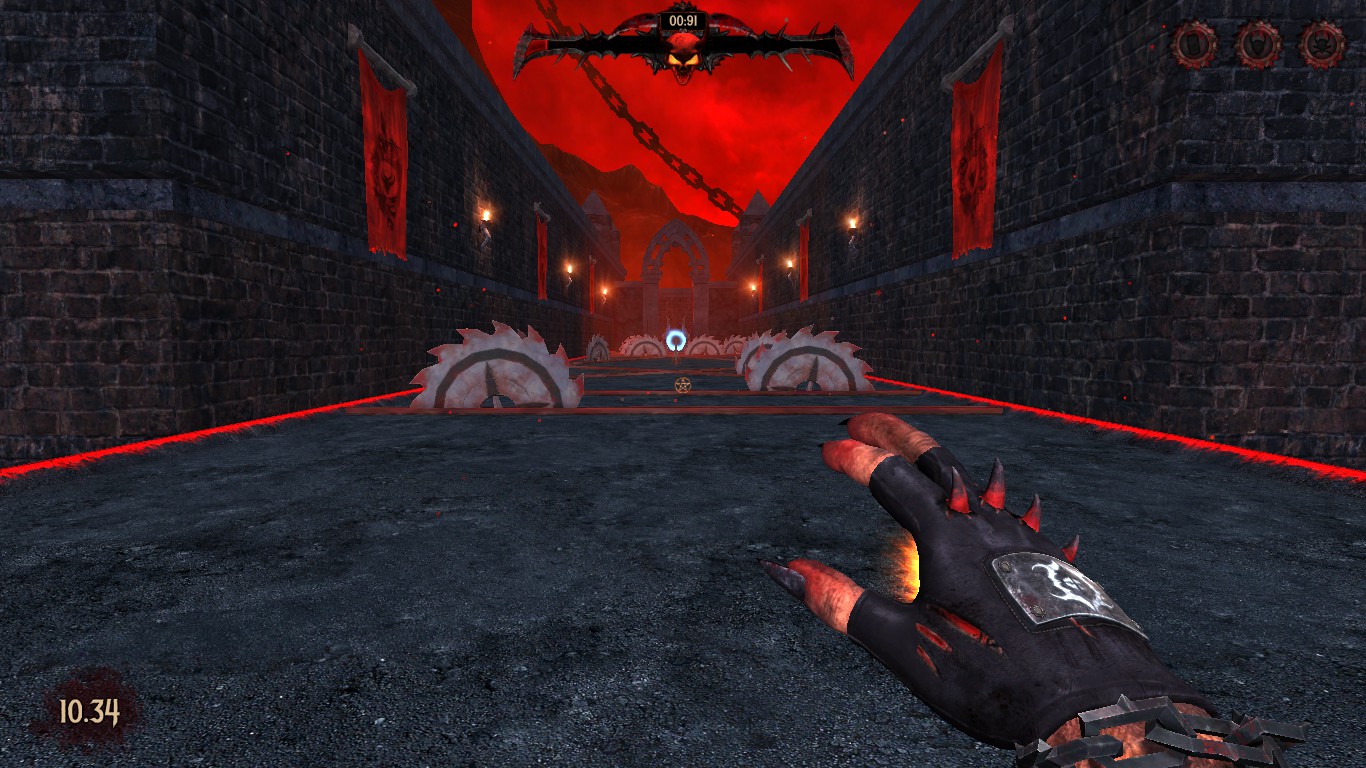Click the skull and crossbones gear icon

pyautogui.click(x=1322, y=44)
